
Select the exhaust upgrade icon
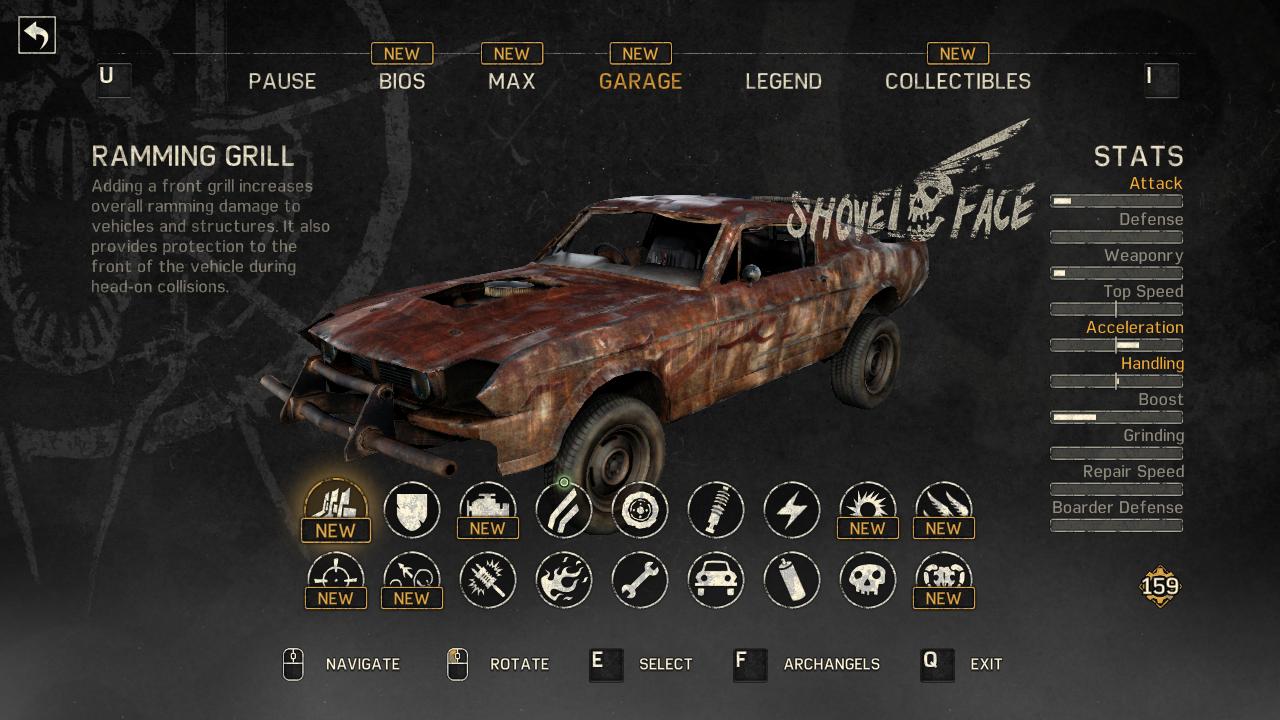point(564,510)
